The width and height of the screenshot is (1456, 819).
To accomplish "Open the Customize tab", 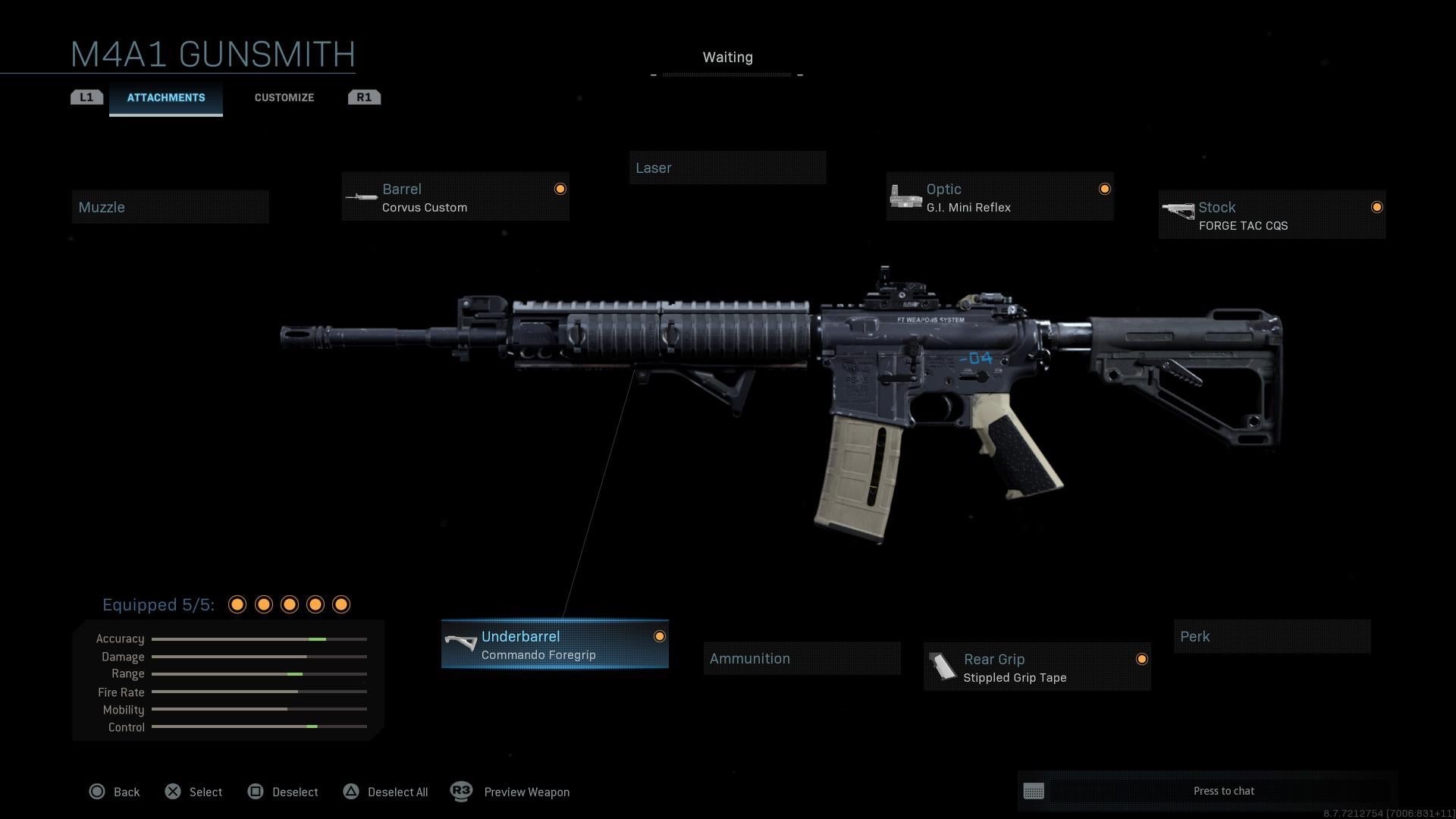I will (284, 97).
